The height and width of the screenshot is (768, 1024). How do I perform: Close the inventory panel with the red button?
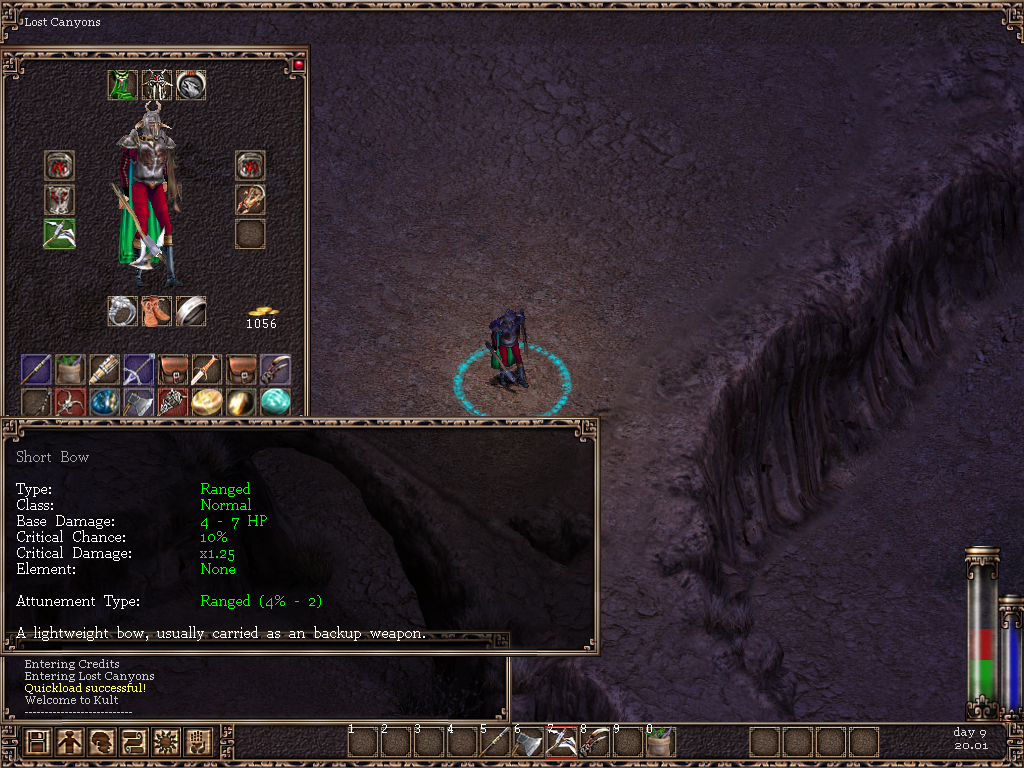297,65
